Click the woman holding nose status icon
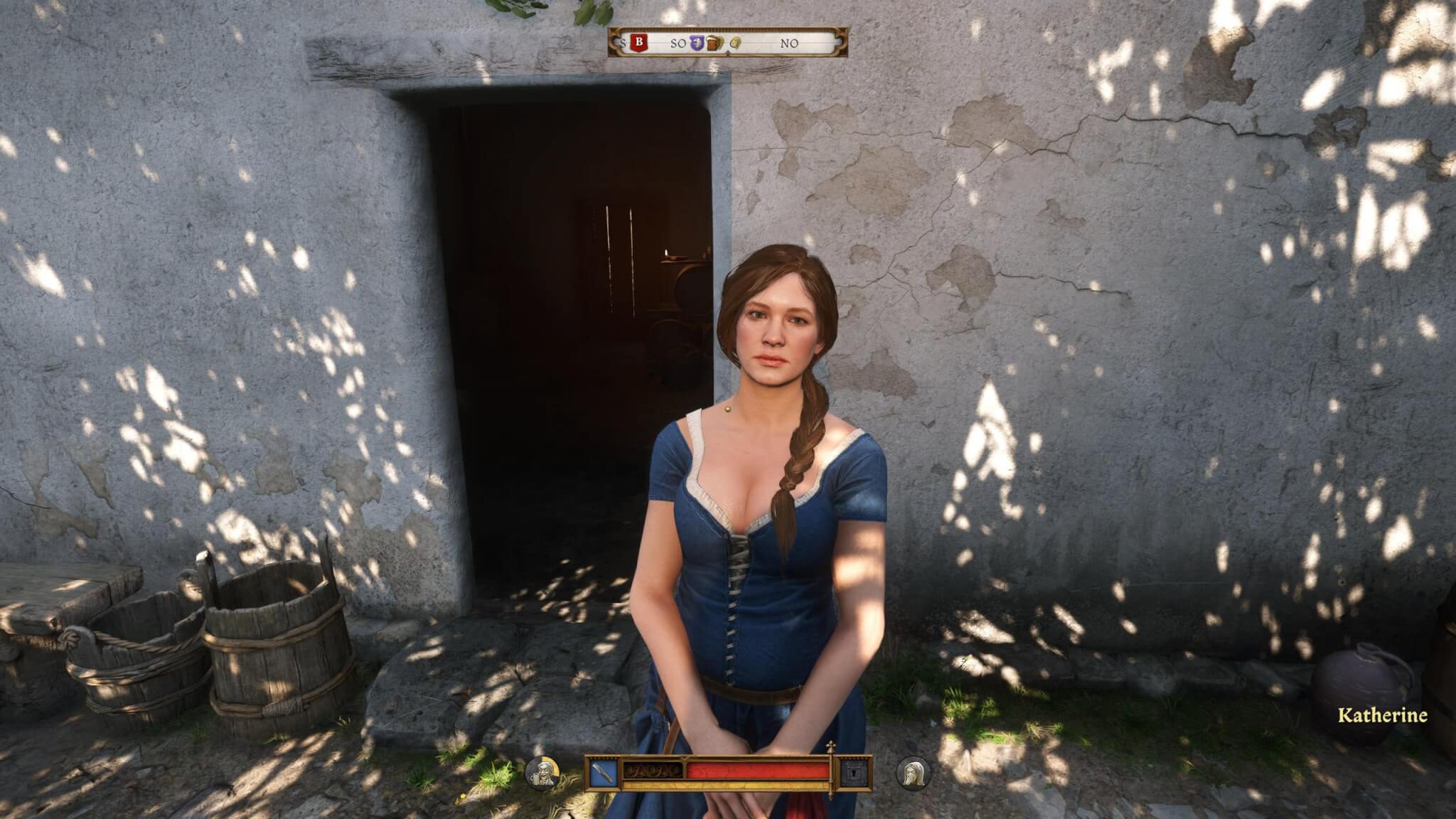Screen dimensions: 1456x819 click(x=913, y=773)
